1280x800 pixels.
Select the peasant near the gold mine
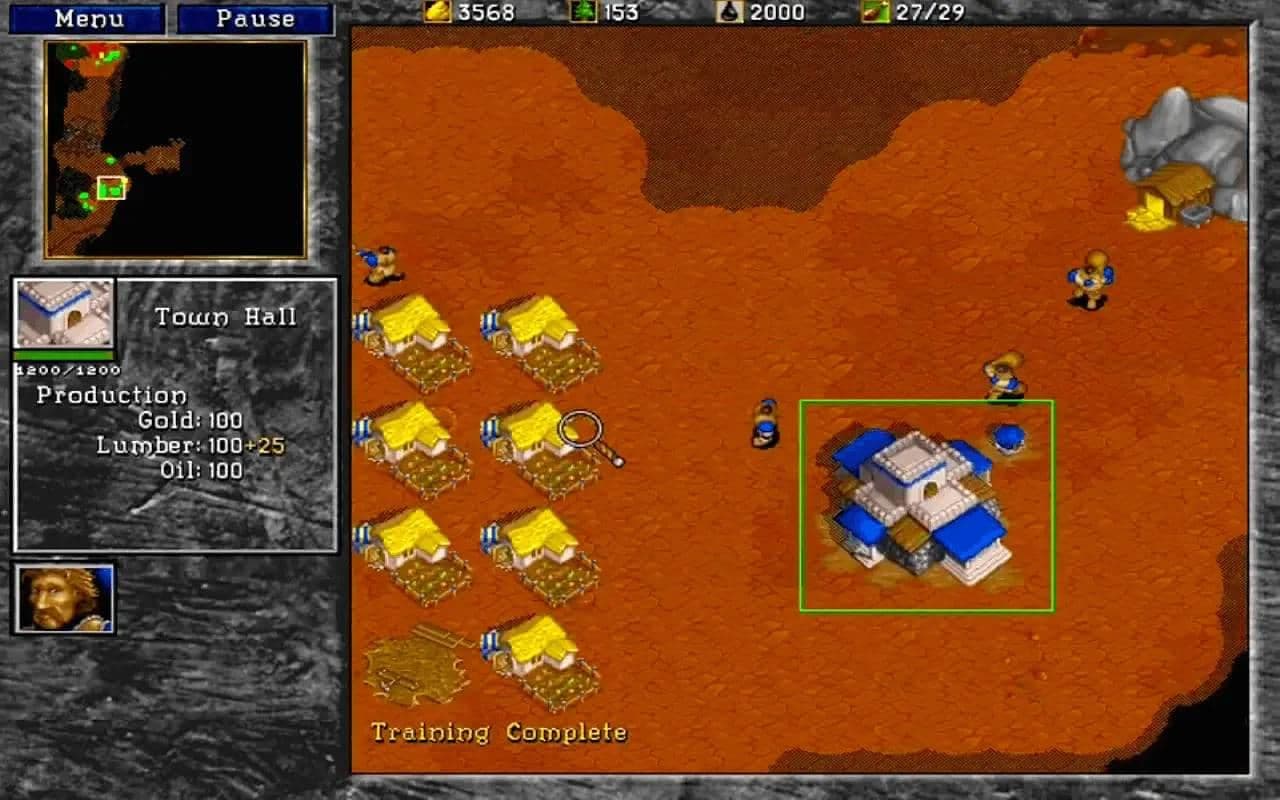[1090, 280]
